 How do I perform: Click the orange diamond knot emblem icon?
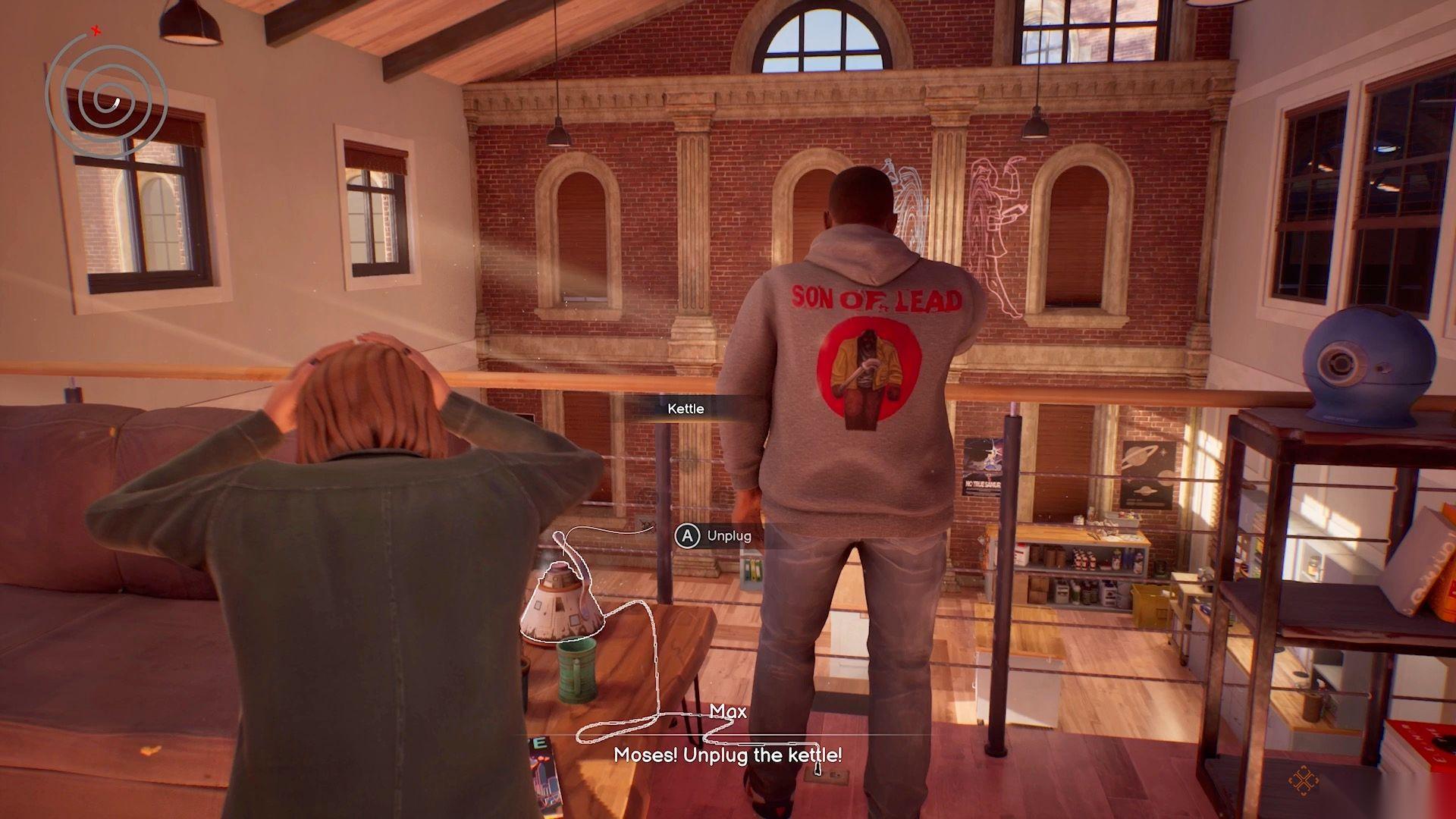click(1303, 780)
